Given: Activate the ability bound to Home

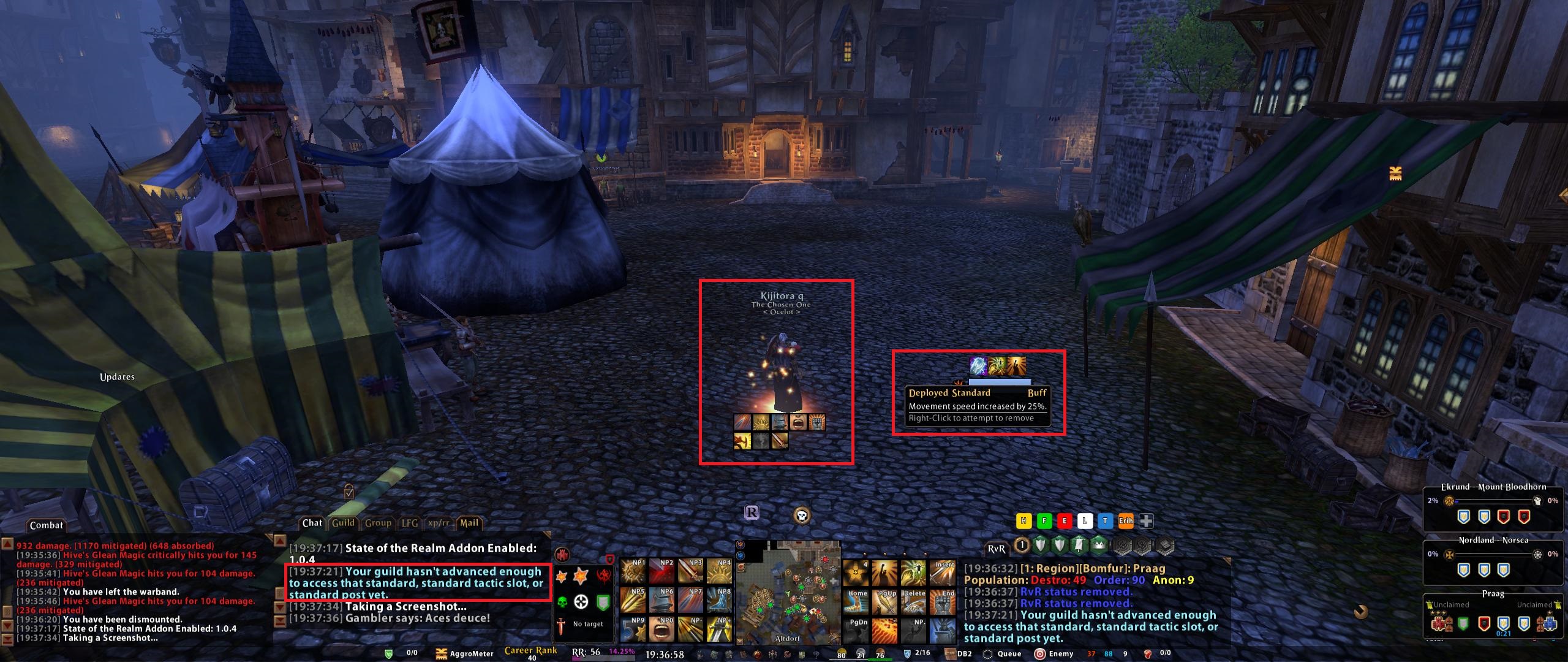Looking at the screenshot, I should pos(857,601).
